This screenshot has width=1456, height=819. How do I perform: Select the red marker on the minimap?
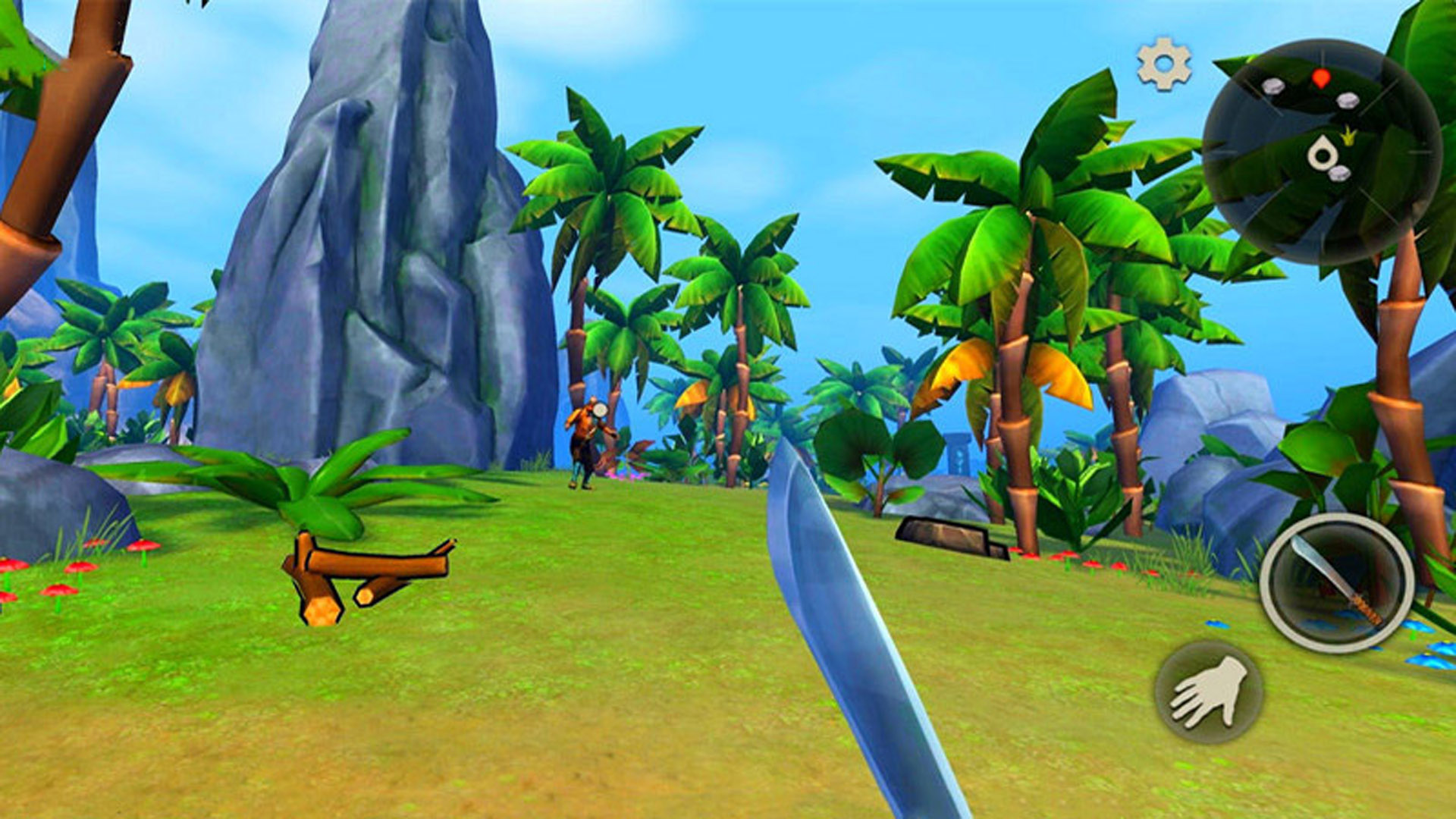(1321, 77)
